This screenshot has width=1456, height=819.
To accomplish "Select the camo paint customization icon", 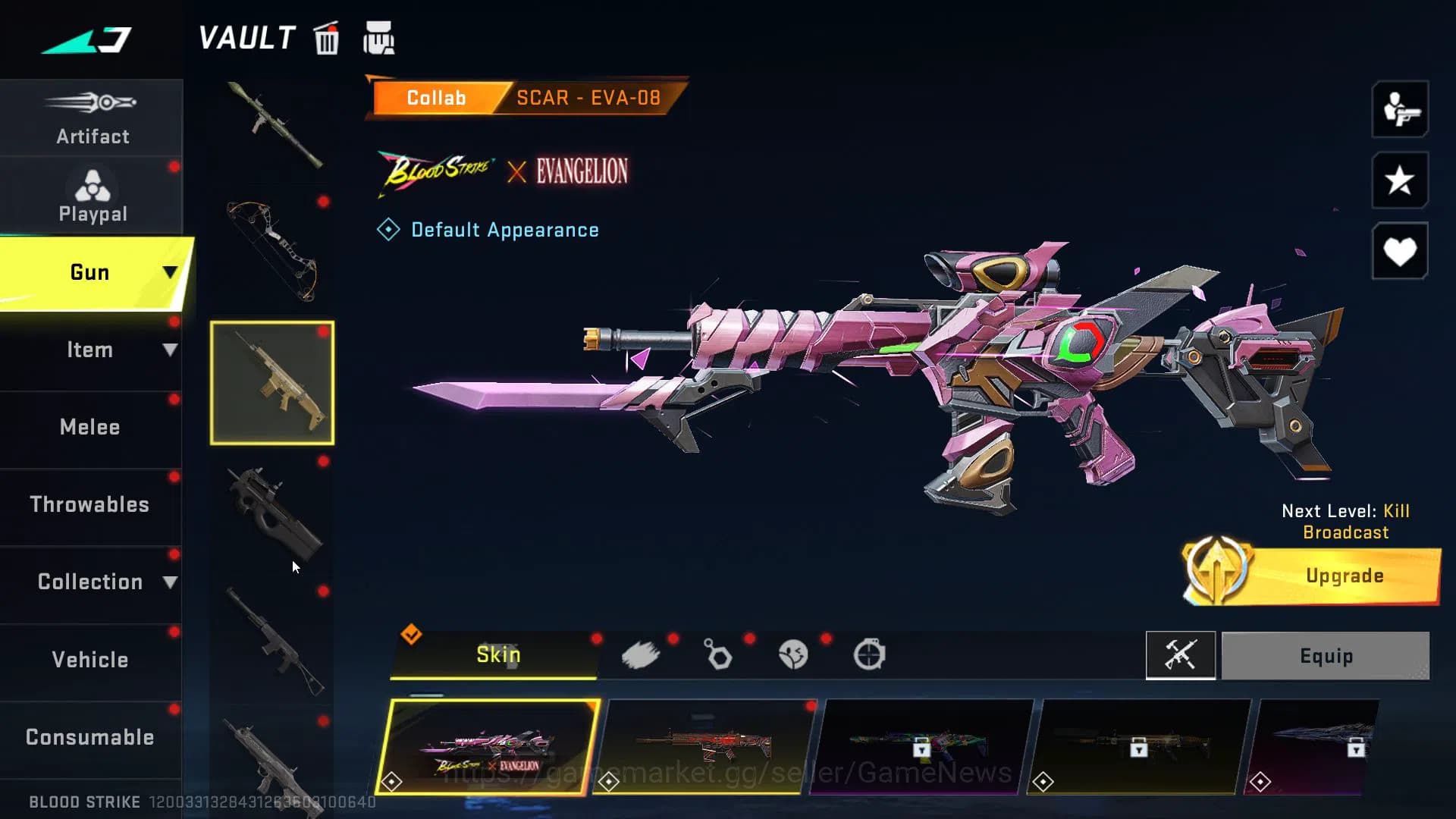I will 641,654.
